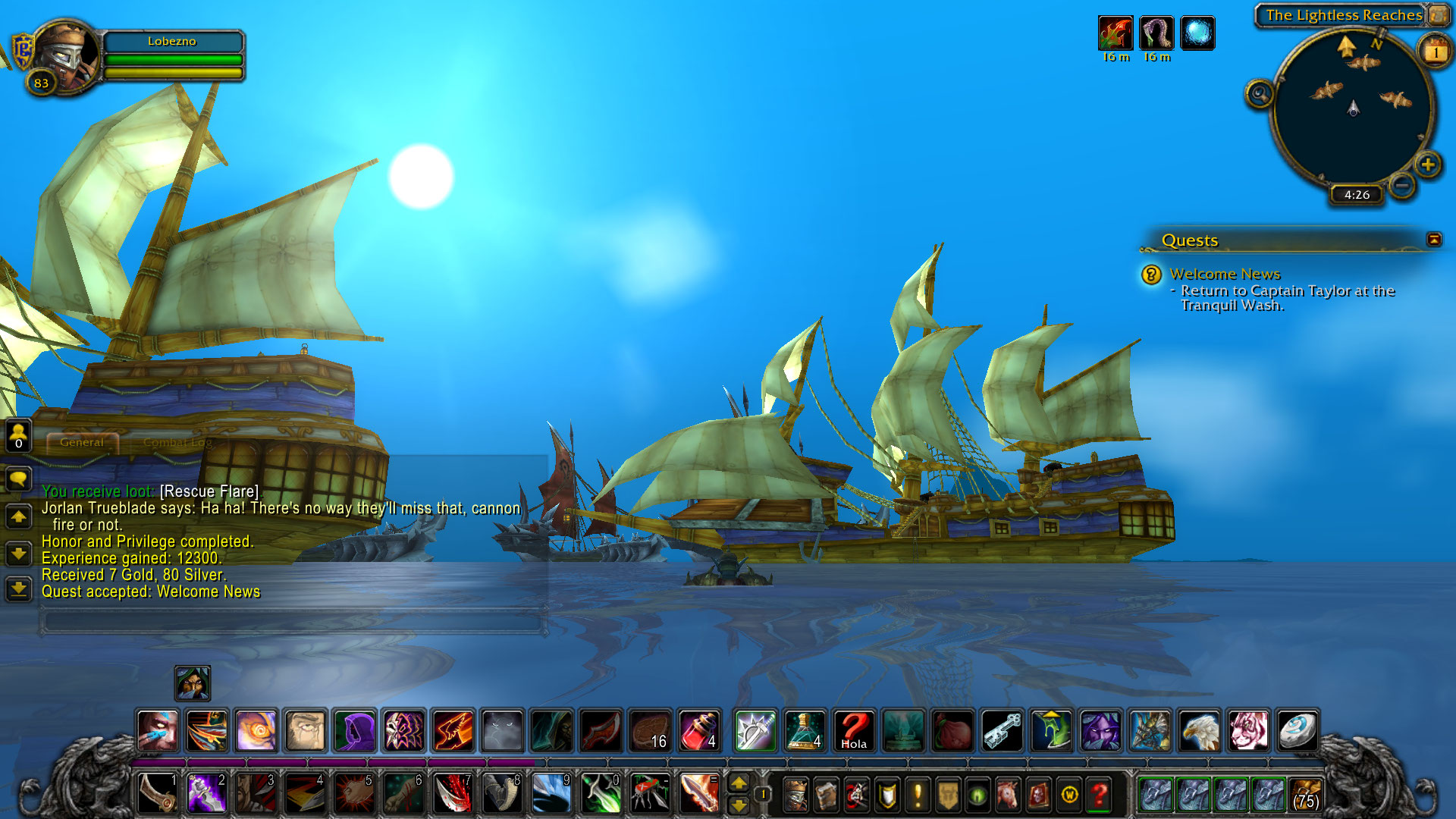Click the glowing blue orb buff icon

click(x=1197, y=33)
